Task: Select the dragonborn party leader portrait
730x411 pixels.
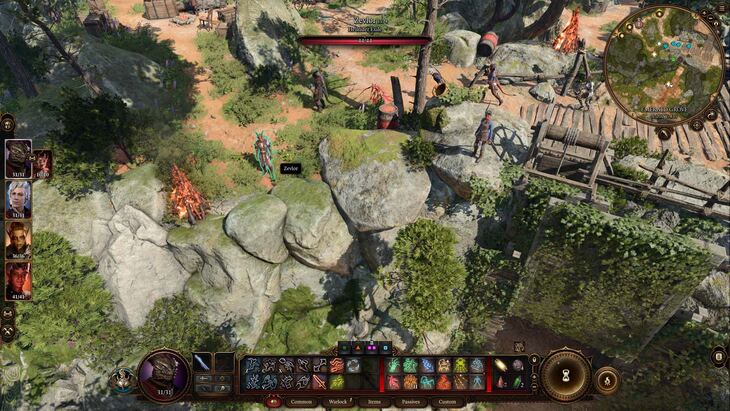Action: (x=18, y=159)
